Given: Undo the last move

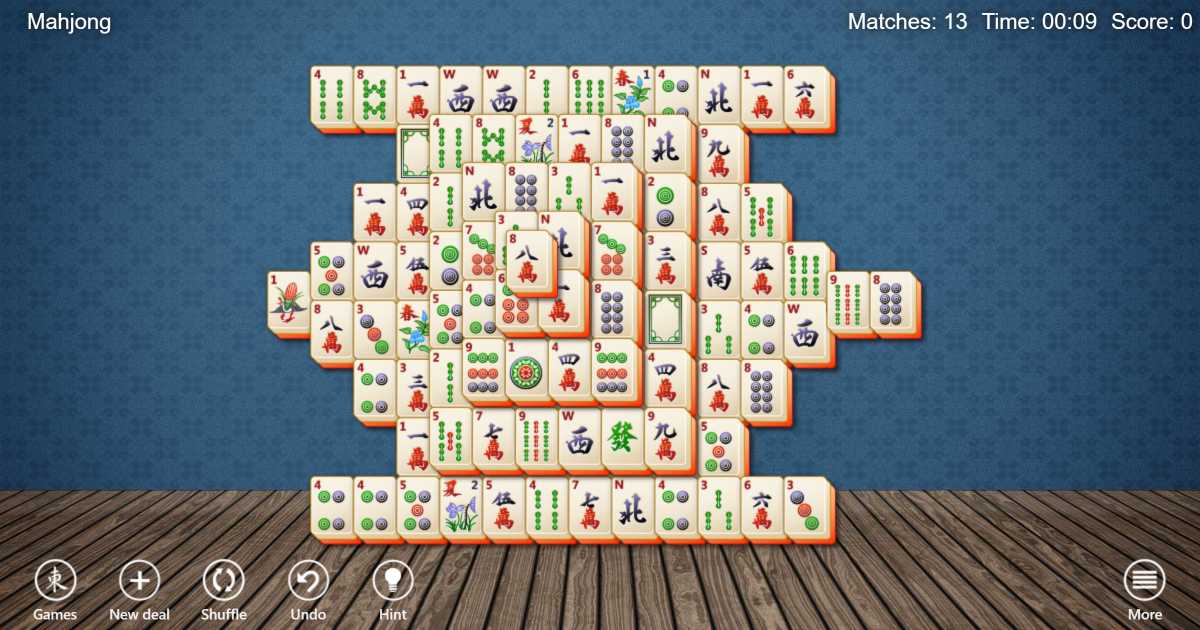Looking at the screenshot, I should click(x=308, y=581).
